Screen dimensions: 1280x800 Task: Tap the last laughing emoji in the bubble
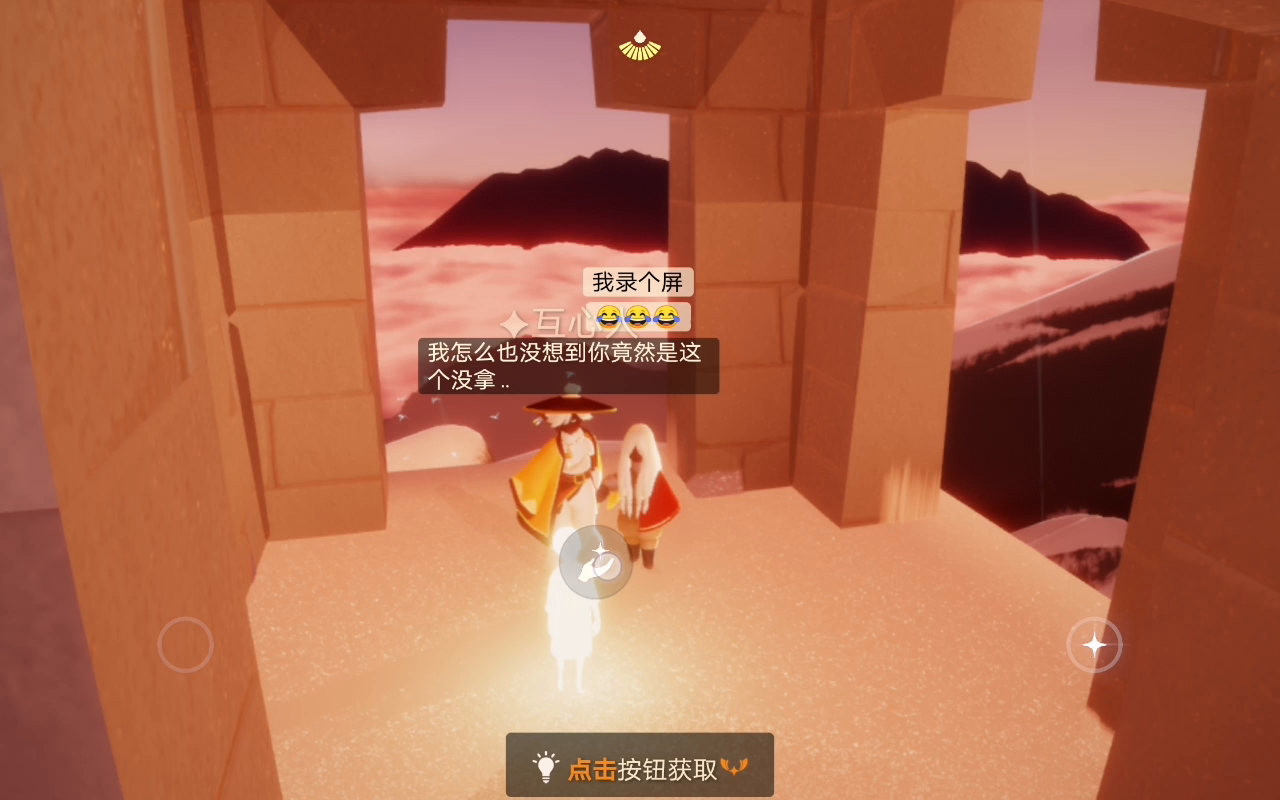coord(665,317)
